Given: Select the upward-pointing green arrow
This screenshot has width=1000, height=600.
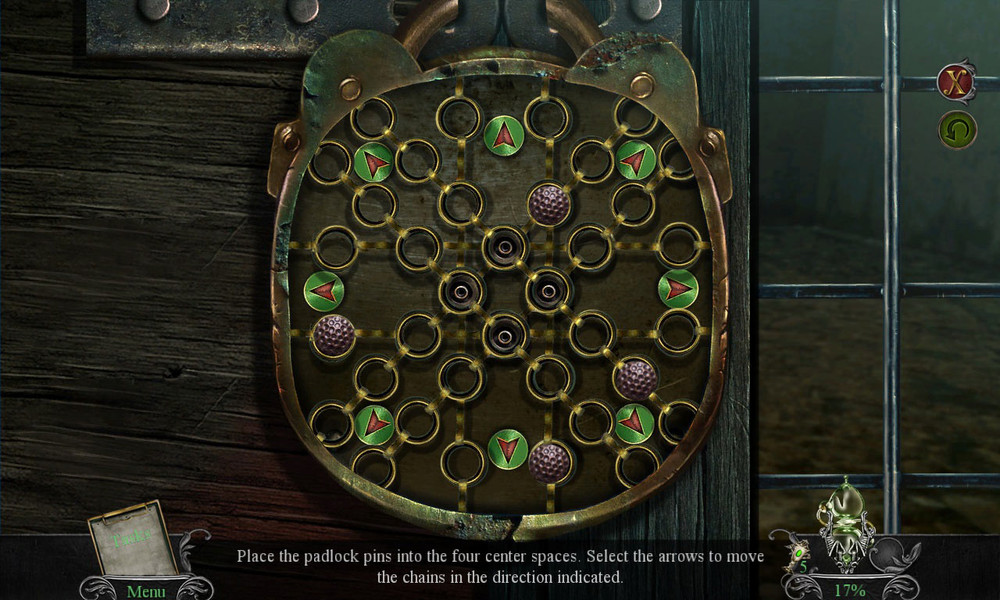Looking at the screenshot, I should click(504, 136).
